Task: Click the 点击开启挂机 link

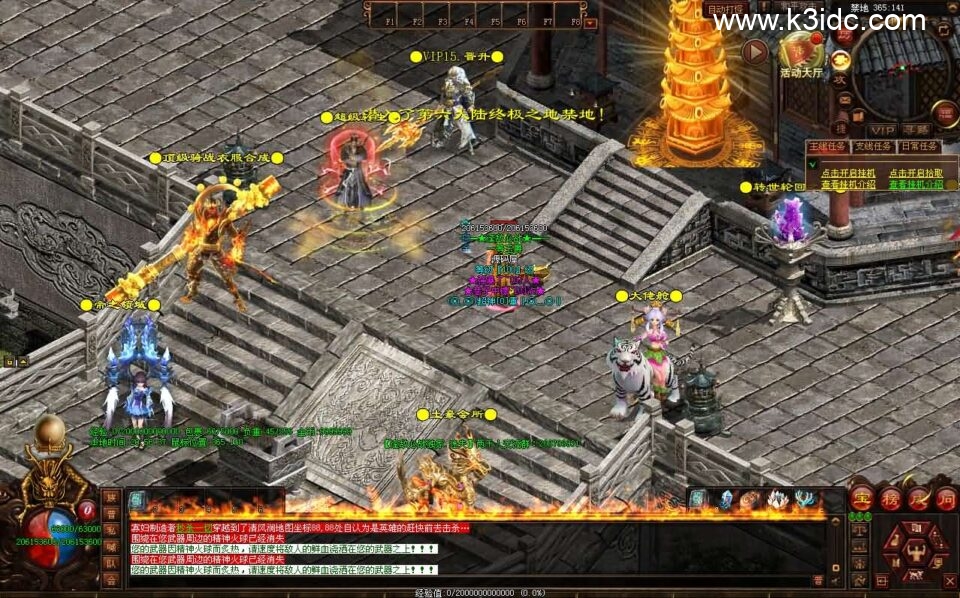Action: (x=848, y=172)
